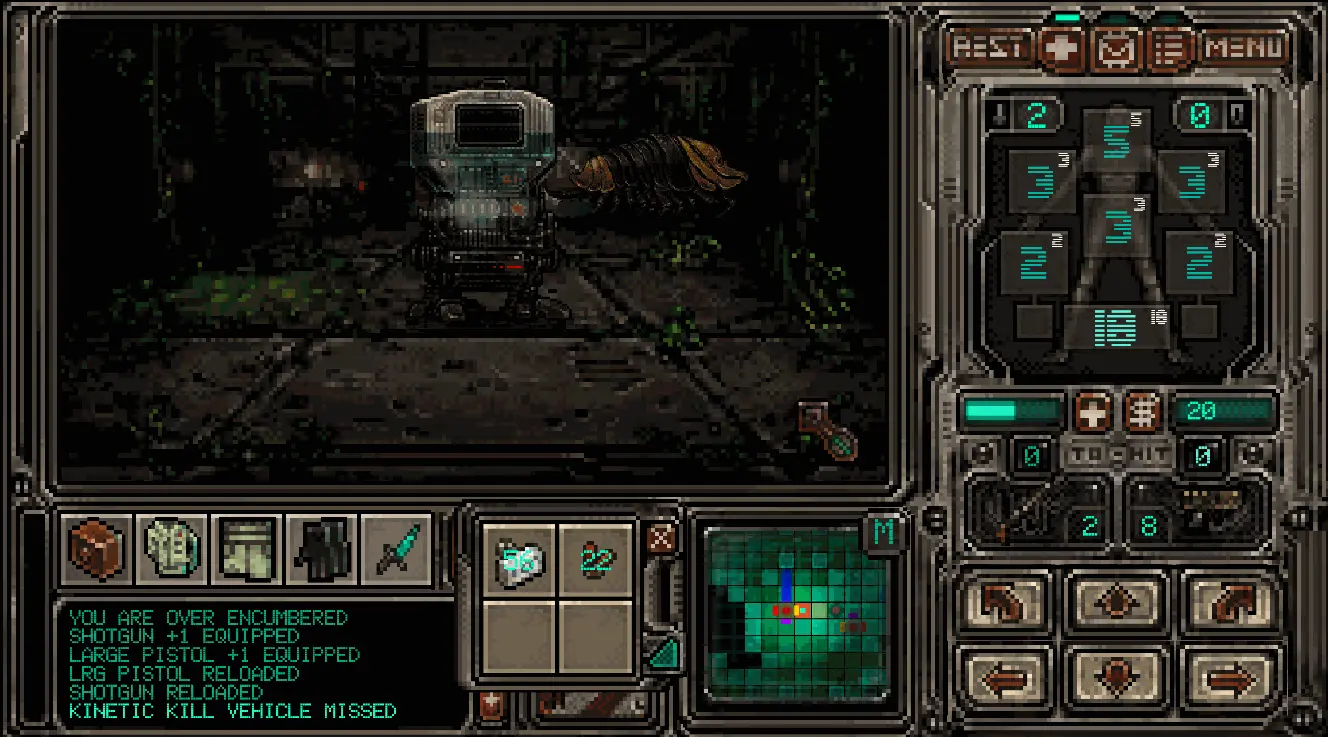Viewport: 1328px width, 737px height.
Task: Close the inventory panel with the X
Action: pyautogui.click(x=660, y=538)
